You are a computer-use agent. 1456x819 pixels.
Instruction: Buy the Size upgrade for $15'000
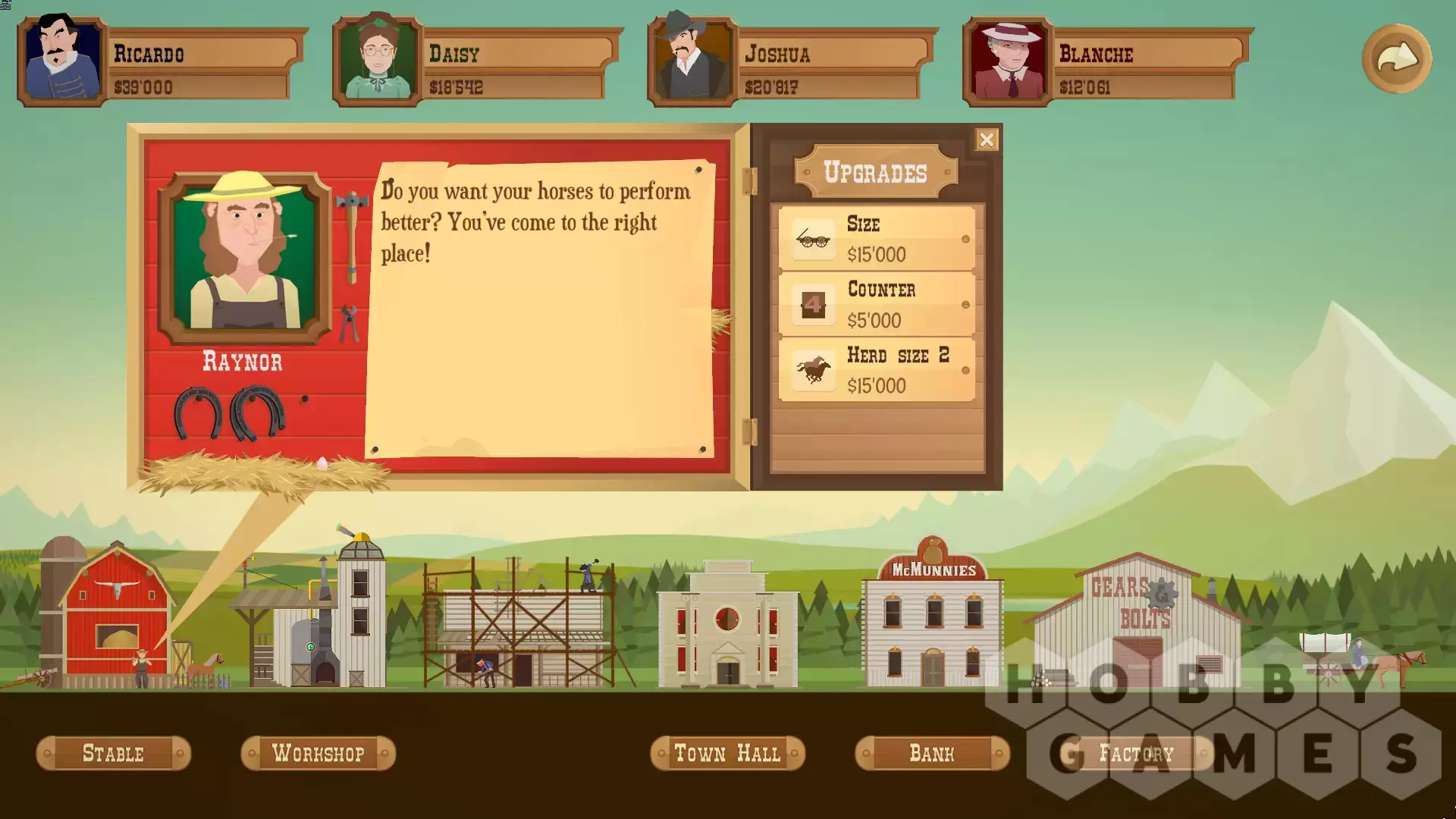tap(877, 239)
